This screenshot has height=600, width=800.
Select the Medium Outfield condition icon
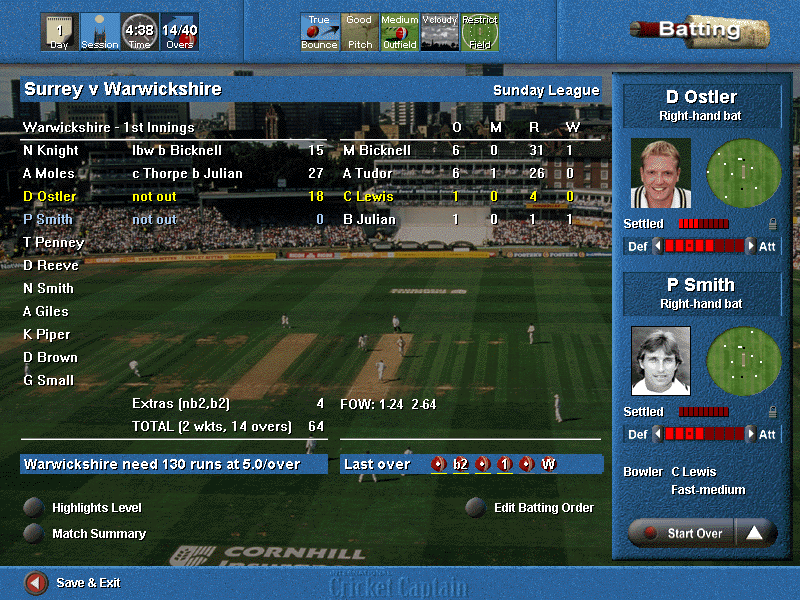pos(400,32)
